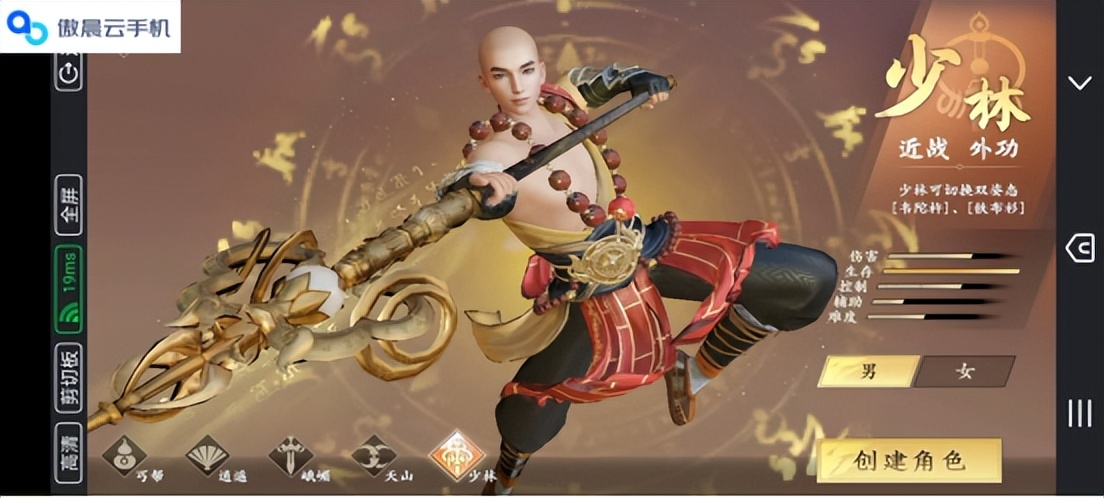
Task: Open the 剪切板 clipboard tool
Action: 69,379
